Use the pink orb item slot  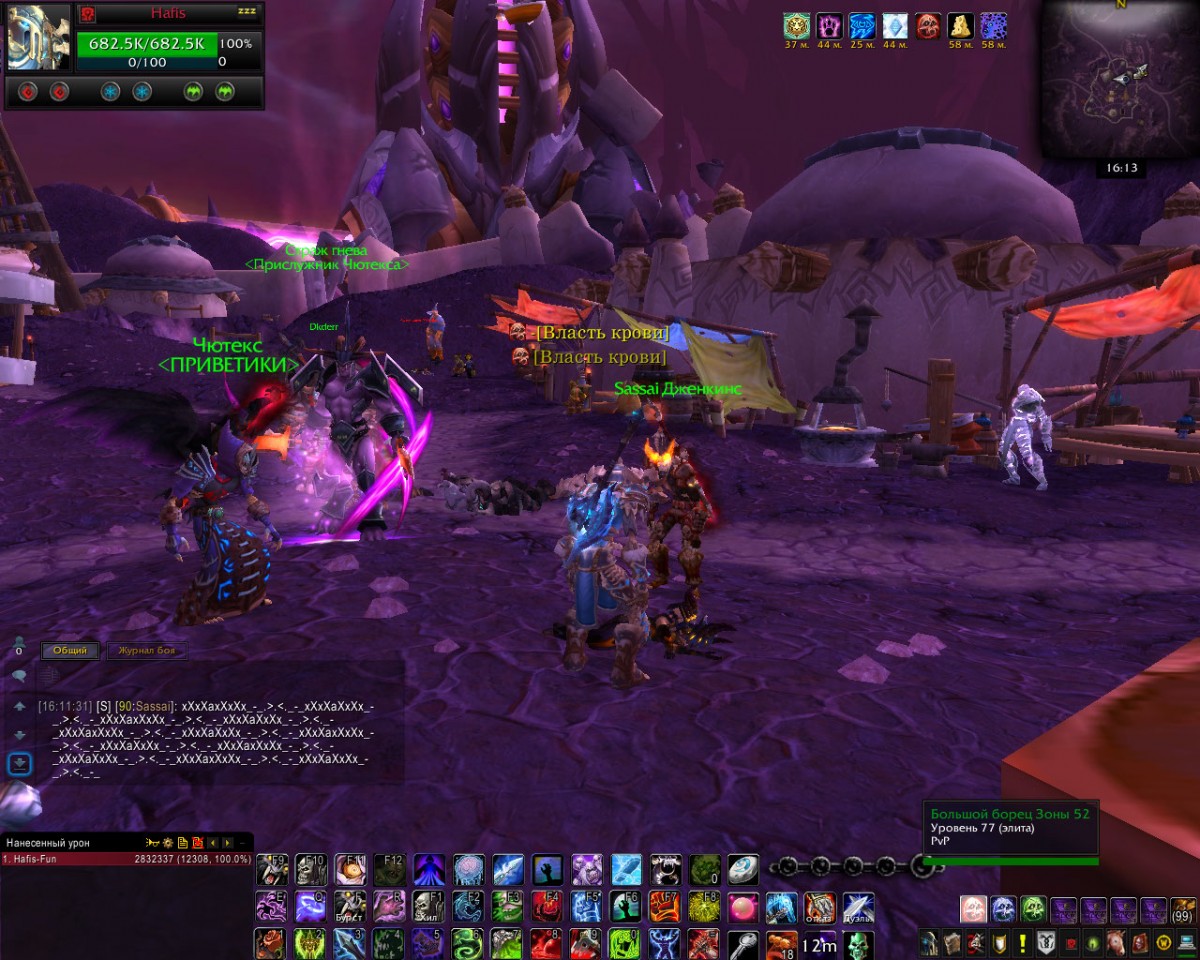tap(742, 907)
